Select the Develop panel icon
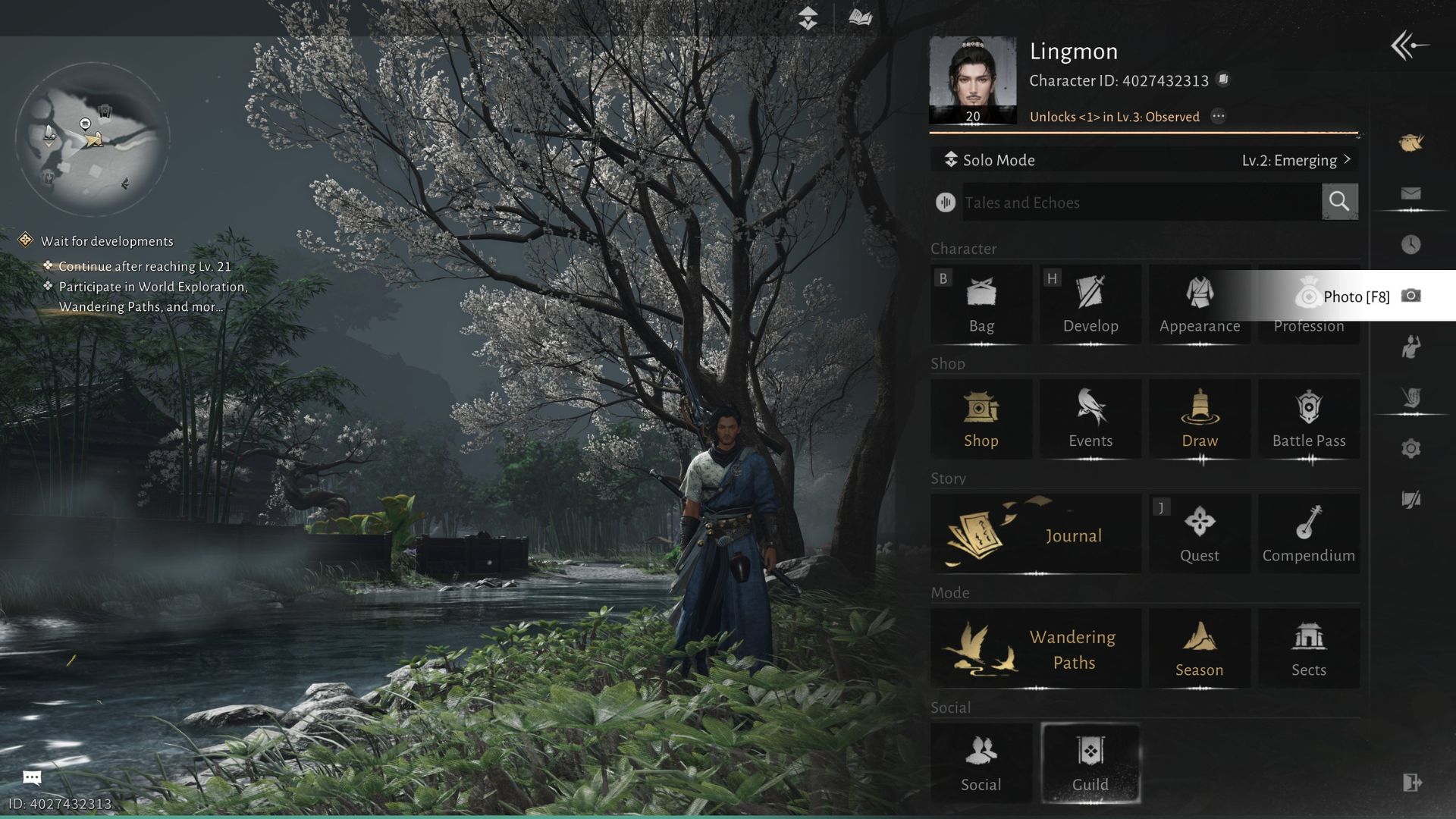Screen dimensions: 1456x819 pyautogui.click(x=1090, y=303)
